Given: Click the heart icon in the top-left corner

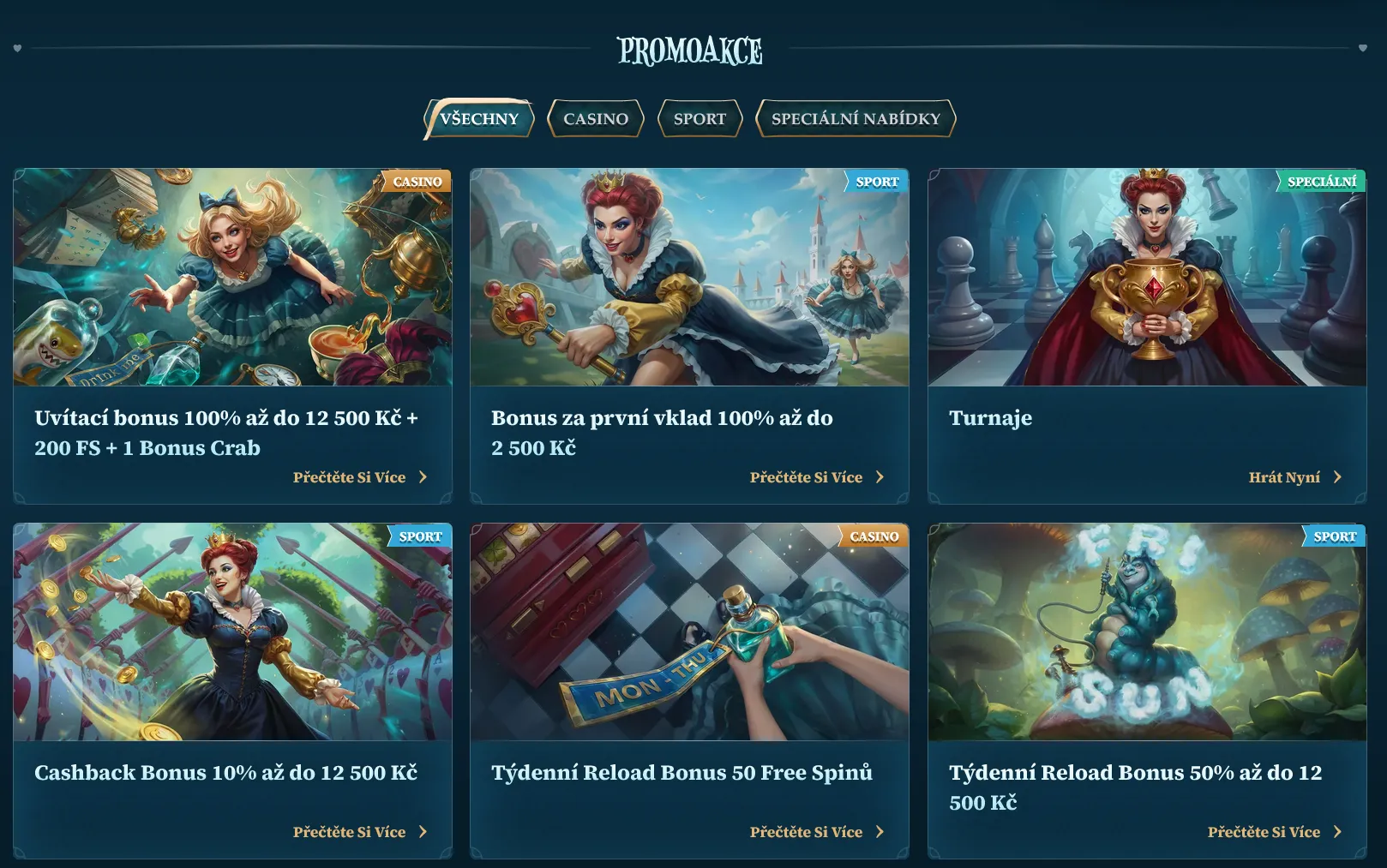Looking at the screenshot, I should tap(19, 49).
